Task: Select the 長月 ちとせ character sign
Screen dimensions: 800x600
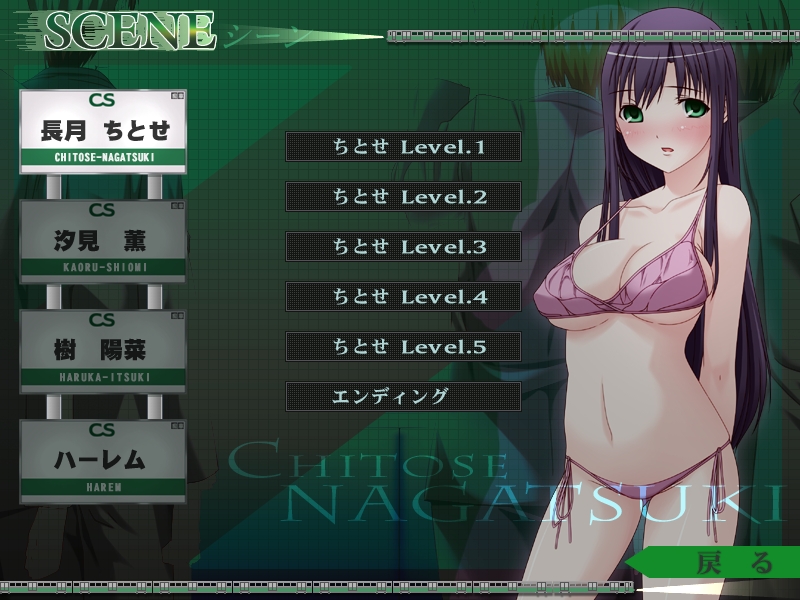Action: coord(103,131)
